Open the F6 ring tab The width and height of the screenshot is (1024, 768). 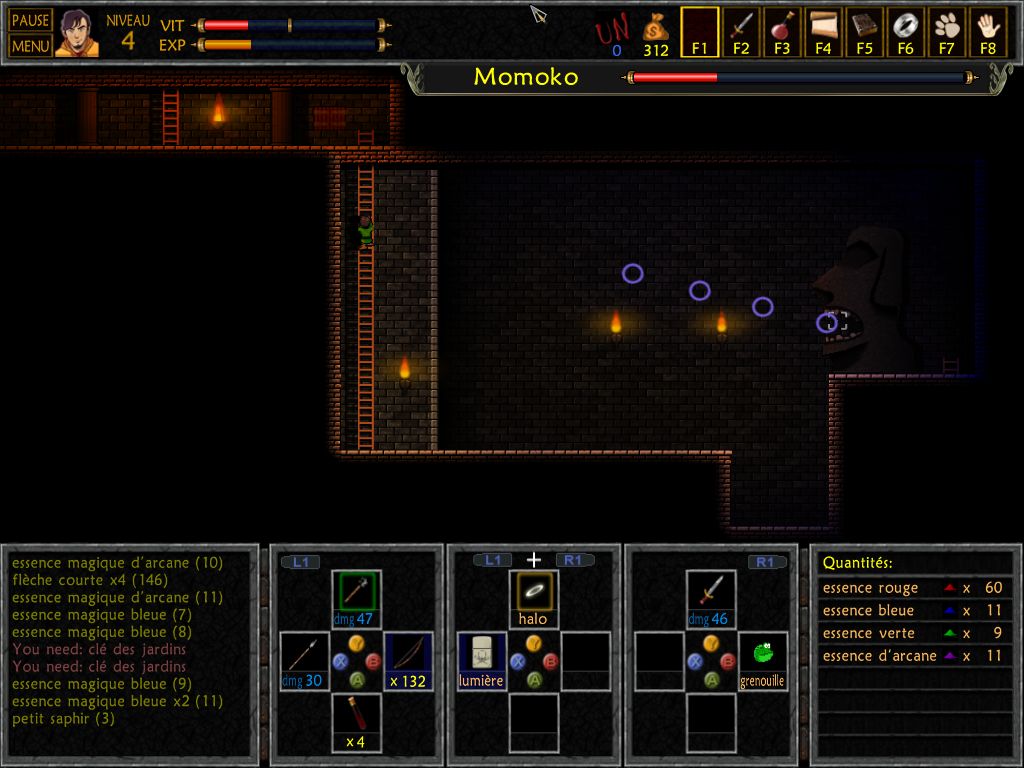pyautogui.click(x=906, y=31)
